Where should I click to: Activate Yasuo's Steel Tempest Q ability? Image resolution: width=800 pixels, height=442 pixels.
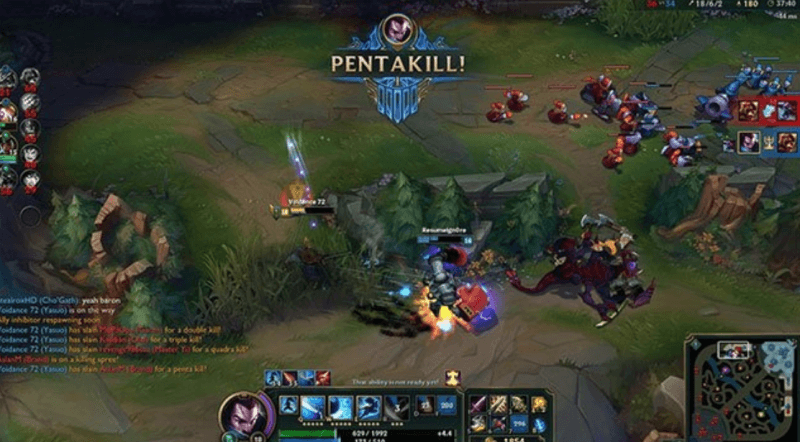[x=312, y=407]
